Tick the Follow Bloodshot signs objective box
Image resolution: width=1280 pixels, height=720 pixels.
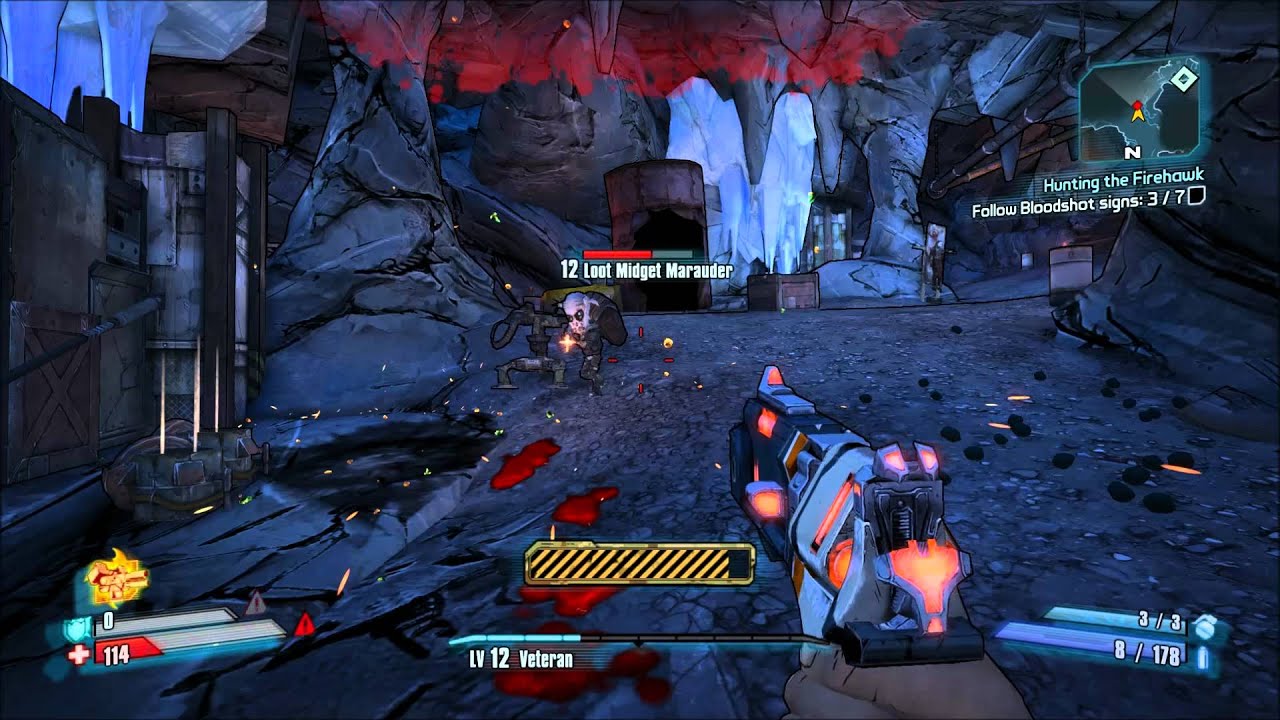tap(1195, 197)
